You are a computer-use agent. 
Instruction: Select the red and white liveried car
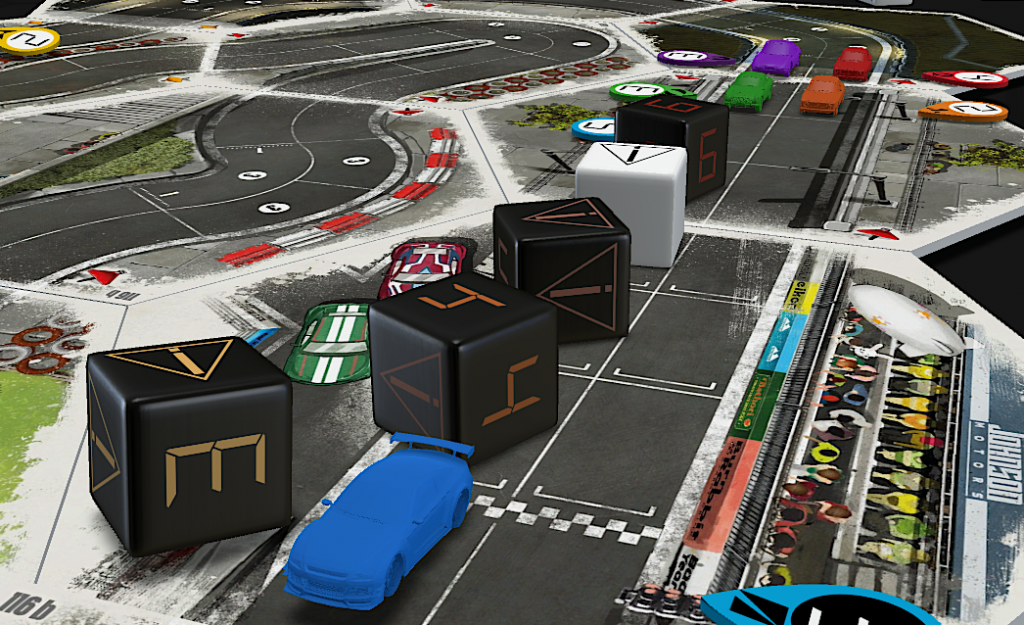coord(422,263)
